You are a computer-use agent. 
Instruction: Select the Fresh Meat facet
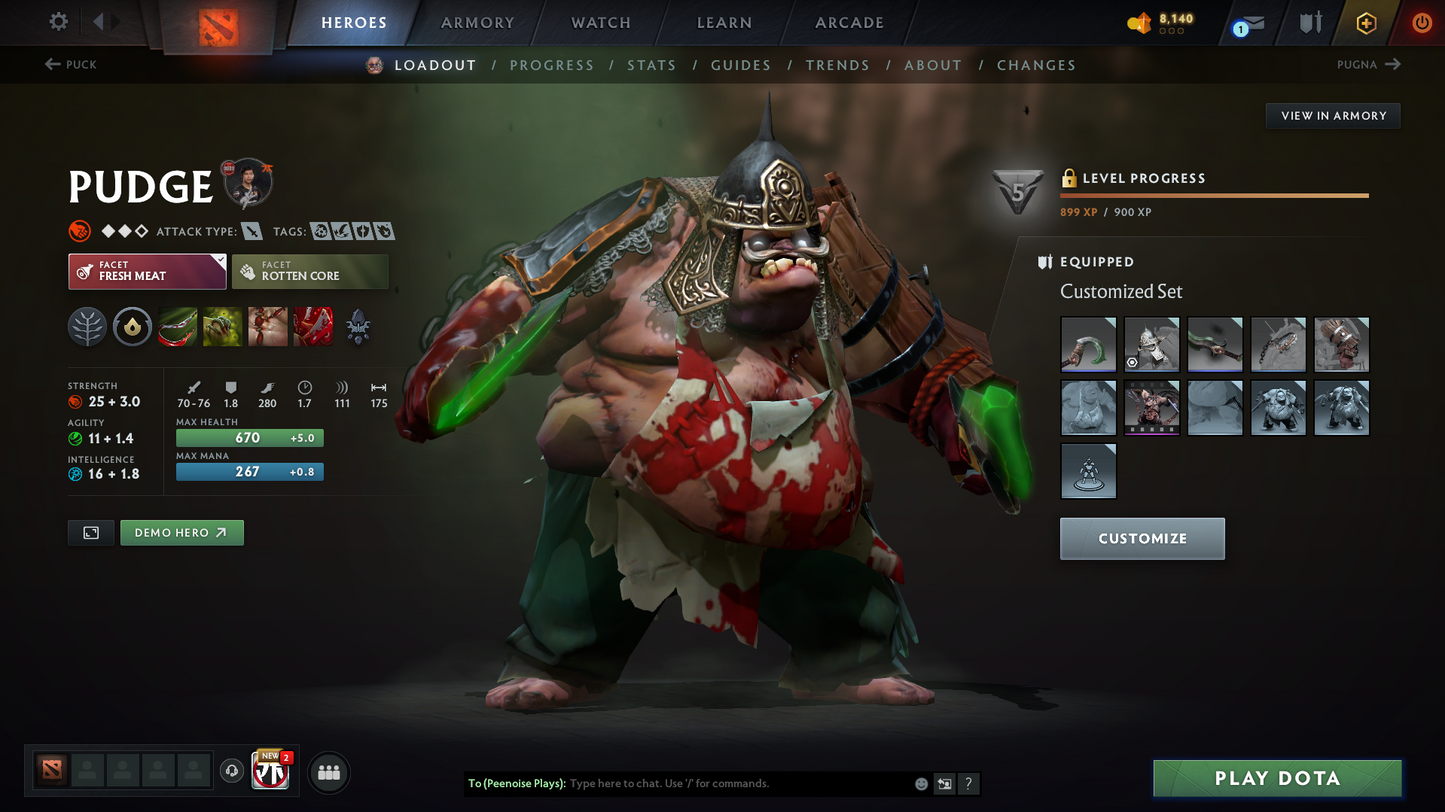tap(146, 271)
